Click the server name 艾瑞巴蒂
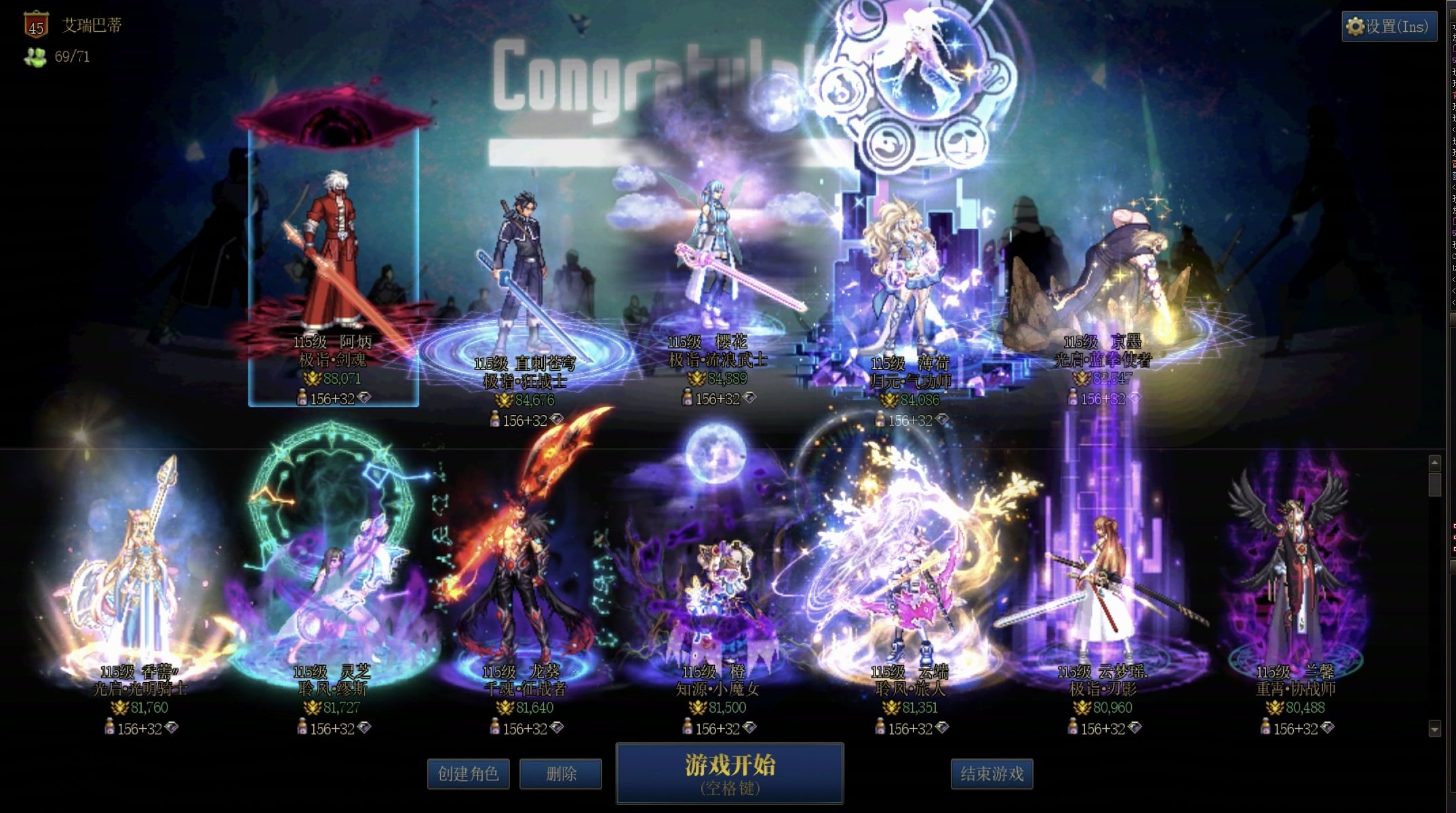 (x=92, y=25)
